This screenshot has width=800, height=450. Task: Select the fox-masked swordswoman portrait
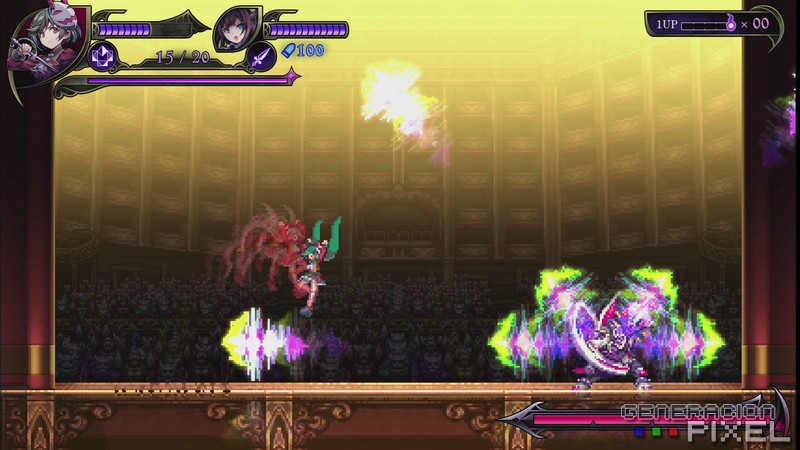pos(36,45)
